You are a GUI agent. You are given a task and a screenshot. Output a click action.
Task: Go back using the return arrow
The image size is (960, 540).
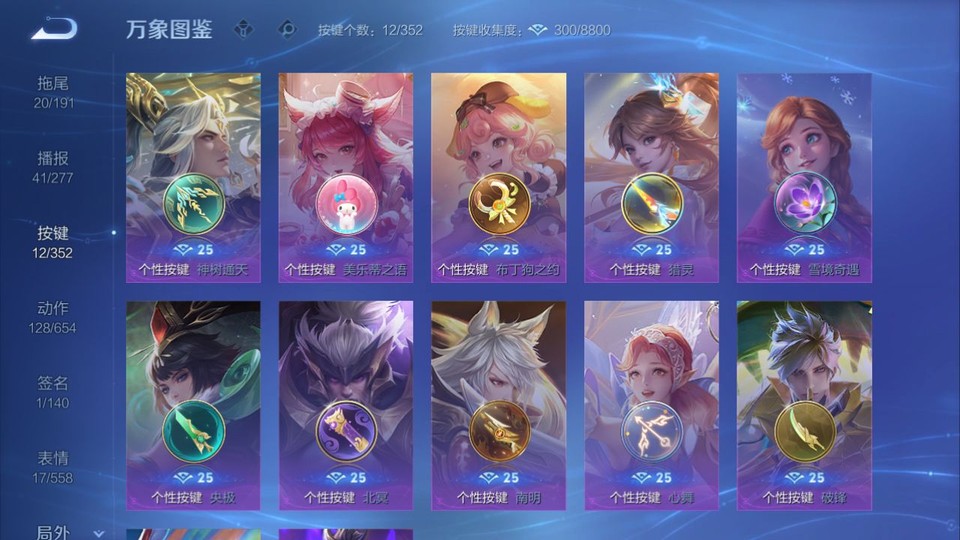[x=53, y=30]
